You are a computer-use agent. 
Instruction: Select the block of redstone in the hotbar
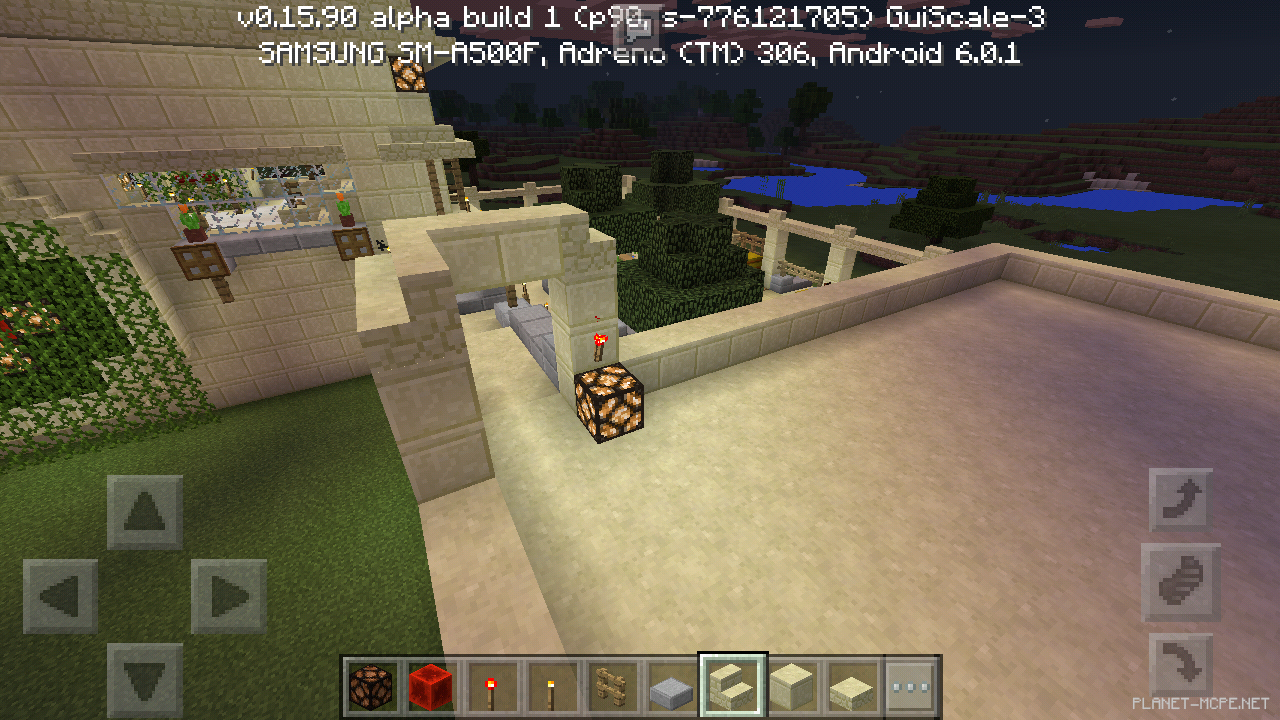pos(430,688)
